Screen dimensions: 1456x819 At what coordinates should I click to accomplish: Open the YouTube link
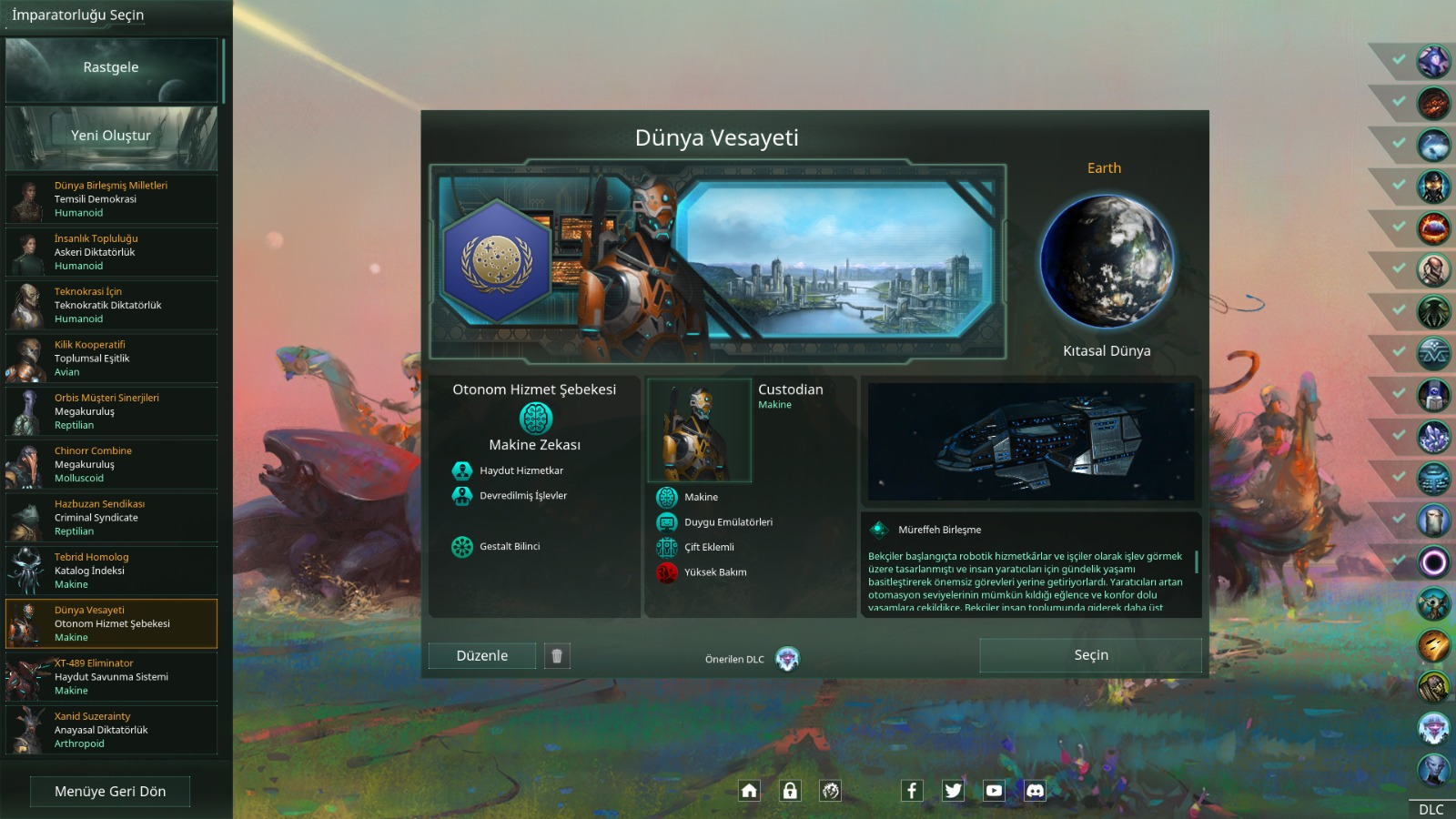(994, 791)
